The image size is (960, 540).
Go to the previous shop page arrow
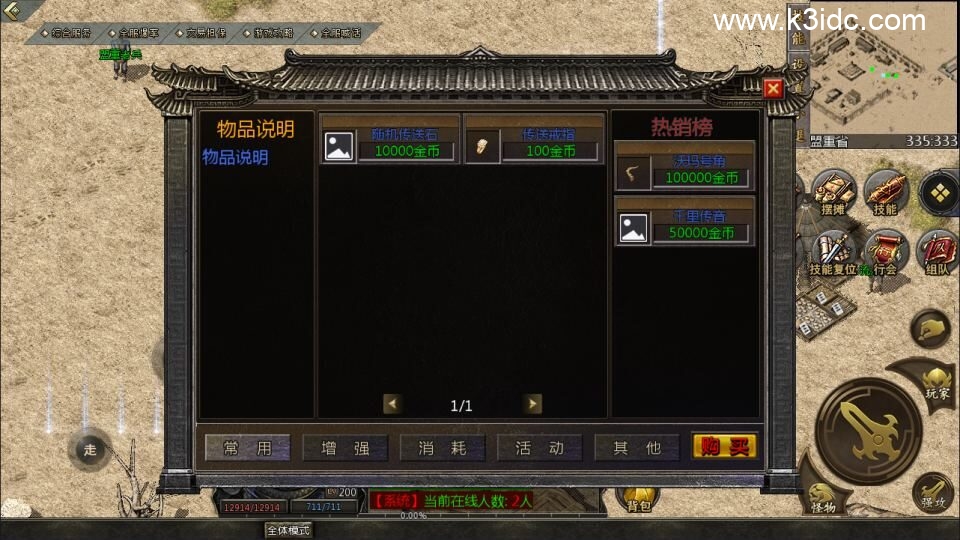pos(393,404)
